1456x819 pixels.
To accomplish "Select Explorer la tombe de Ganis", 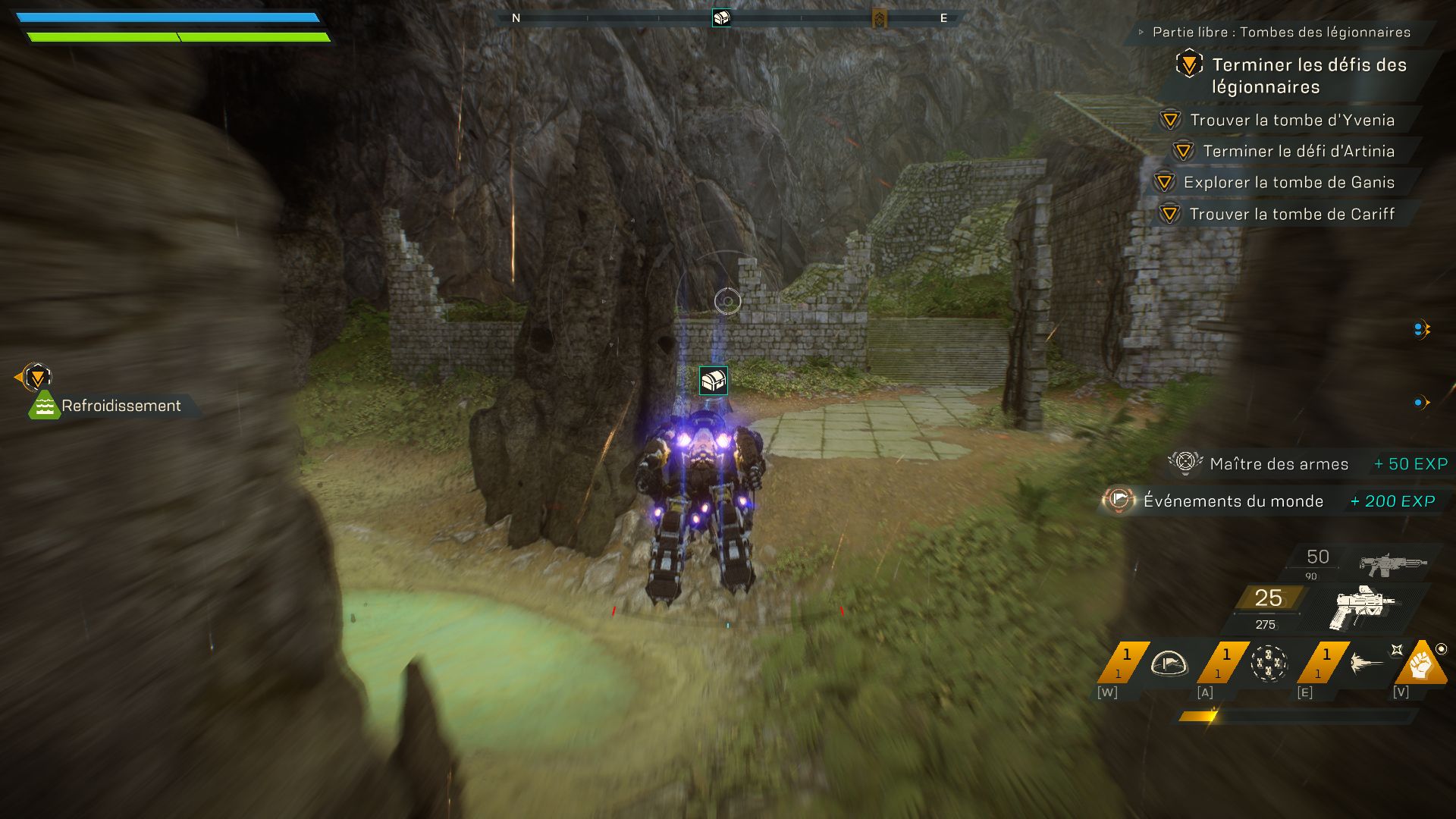I will 1288,182.
